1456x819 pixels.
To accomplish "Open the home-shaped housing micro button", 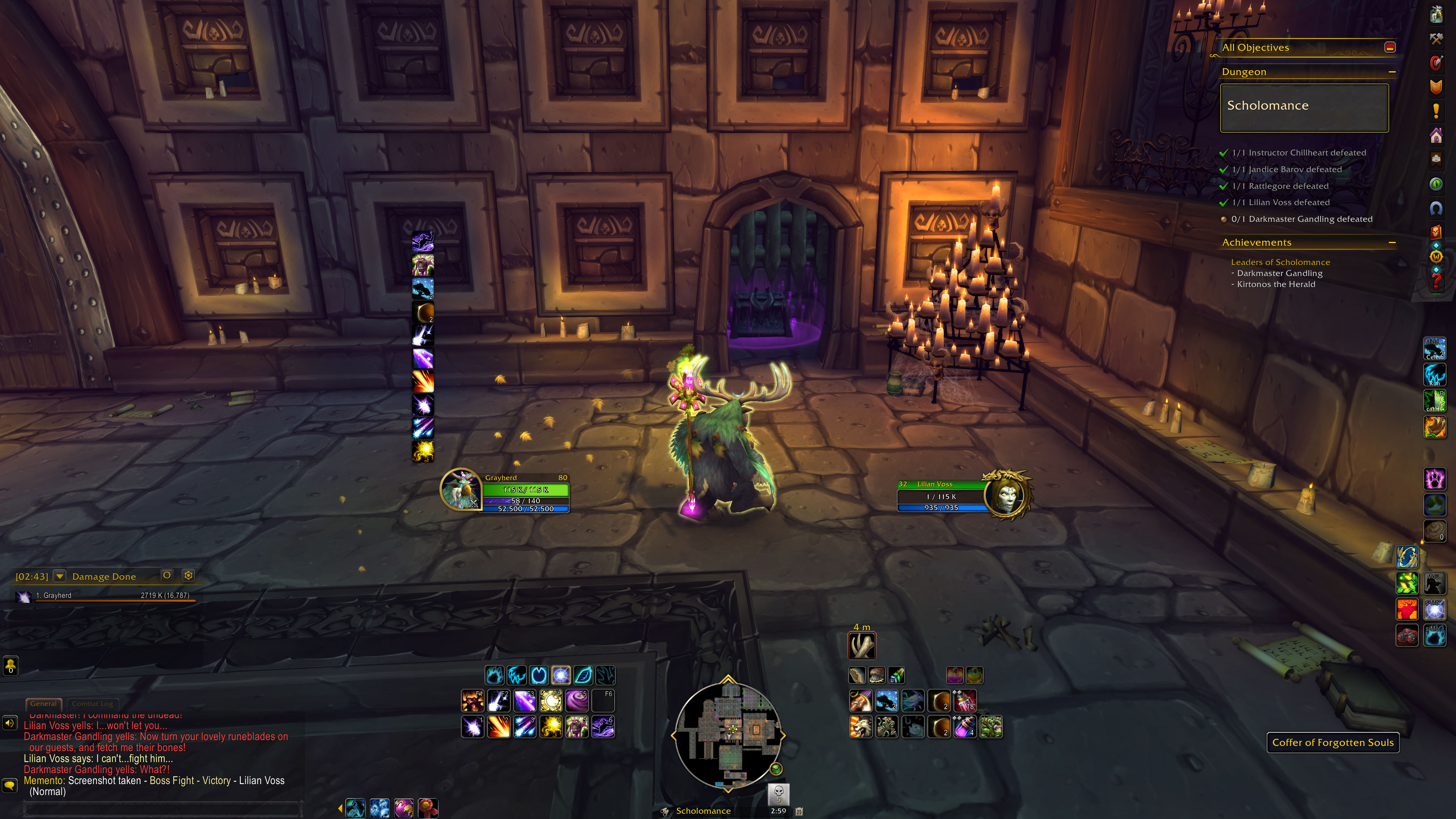I will 1436,136.
